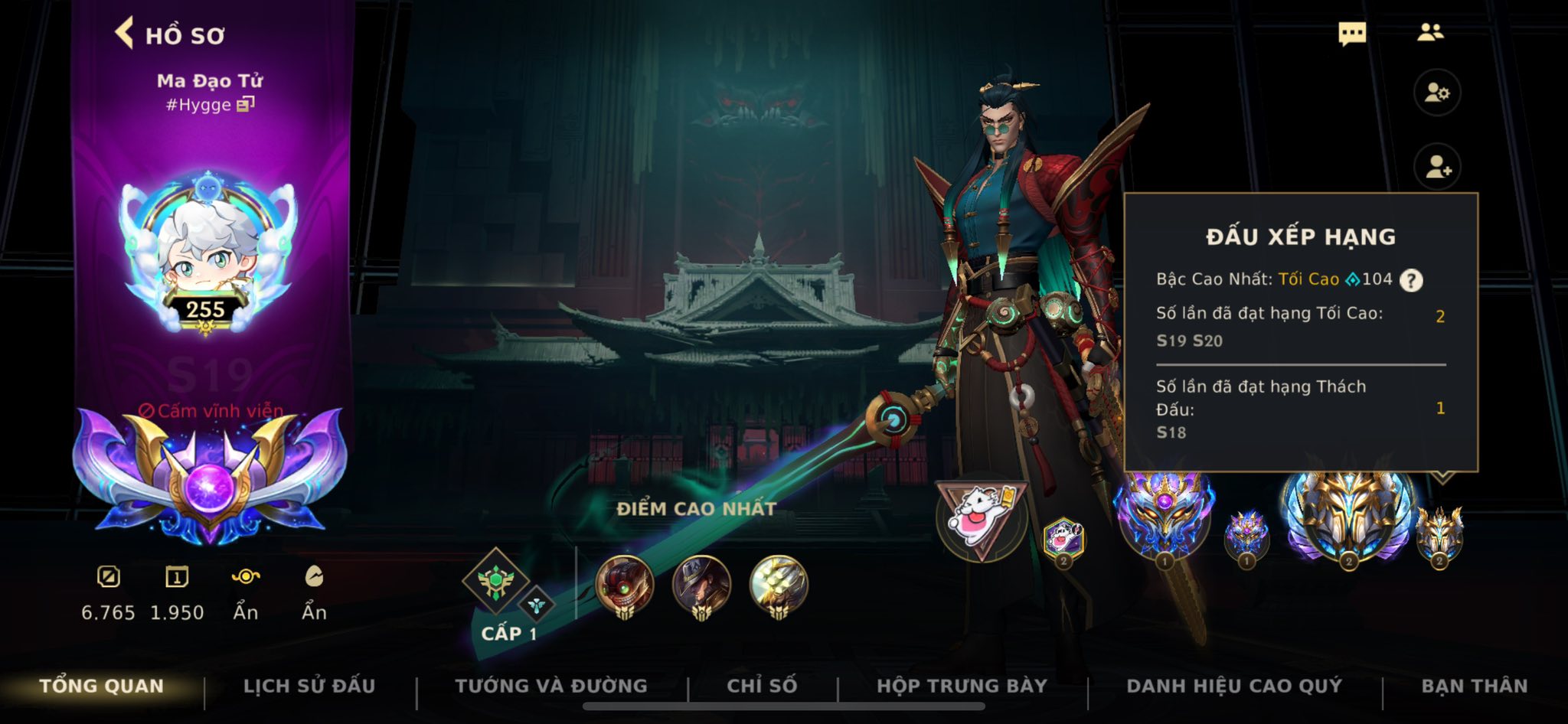Open the chat messages icon
The image size is (1568, 724).
(1352, 34)
